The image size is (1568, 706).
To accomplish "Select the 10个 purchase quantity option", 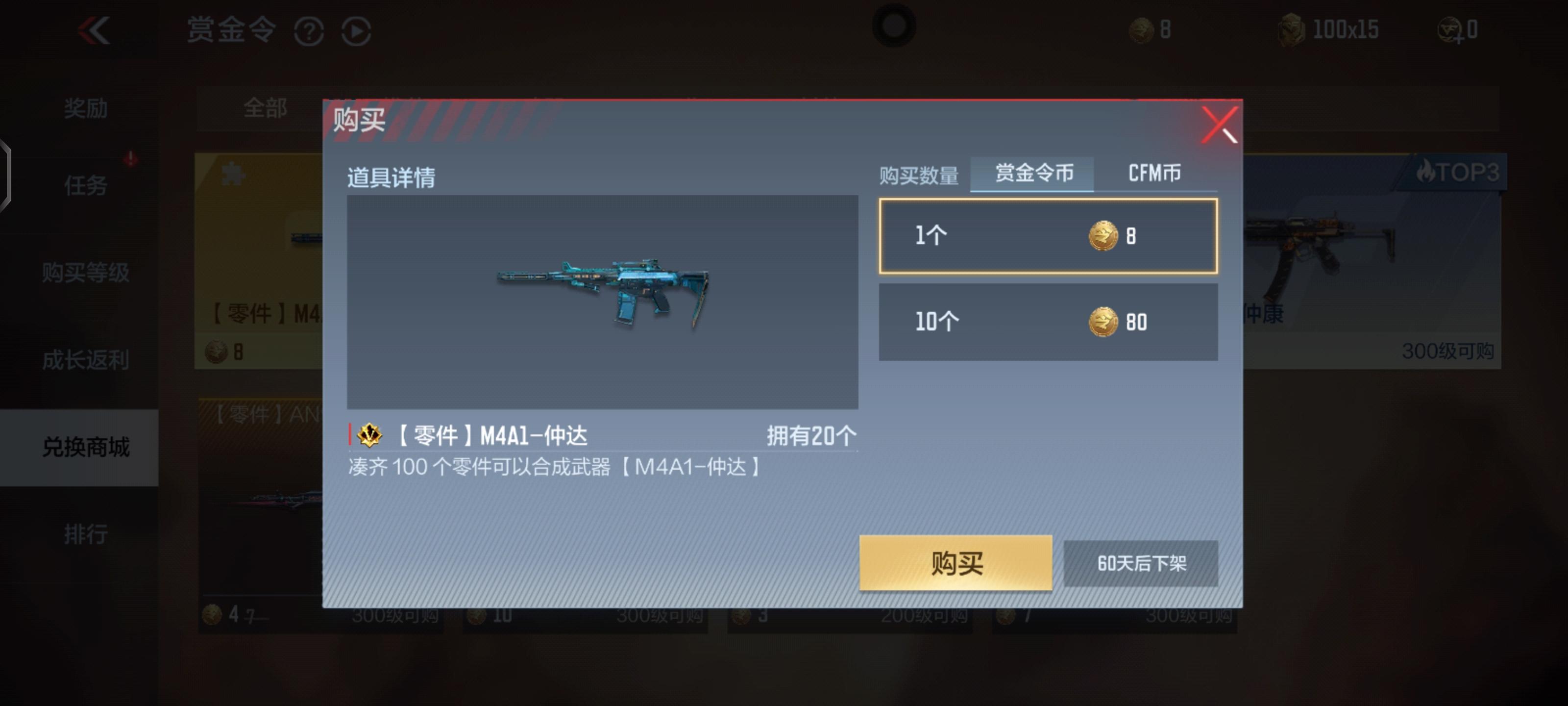I will tap(1048, 321).
